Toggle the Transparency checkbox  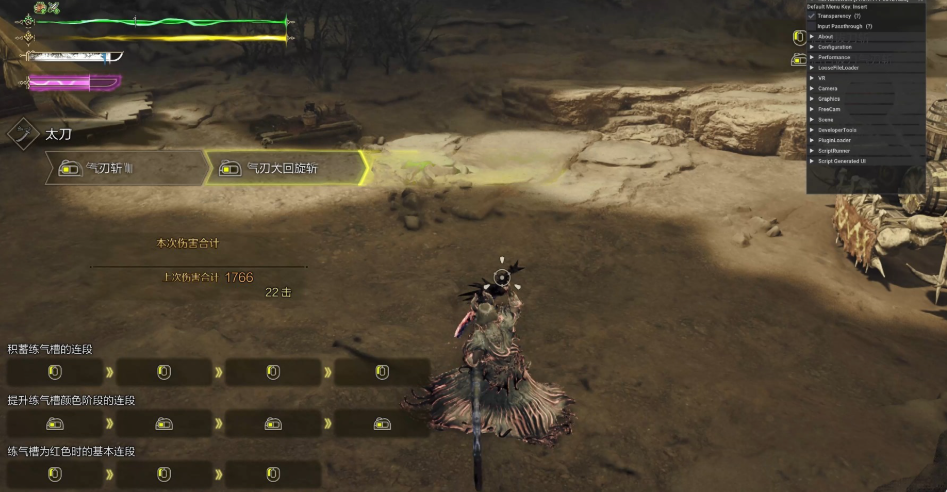(812, 16)
